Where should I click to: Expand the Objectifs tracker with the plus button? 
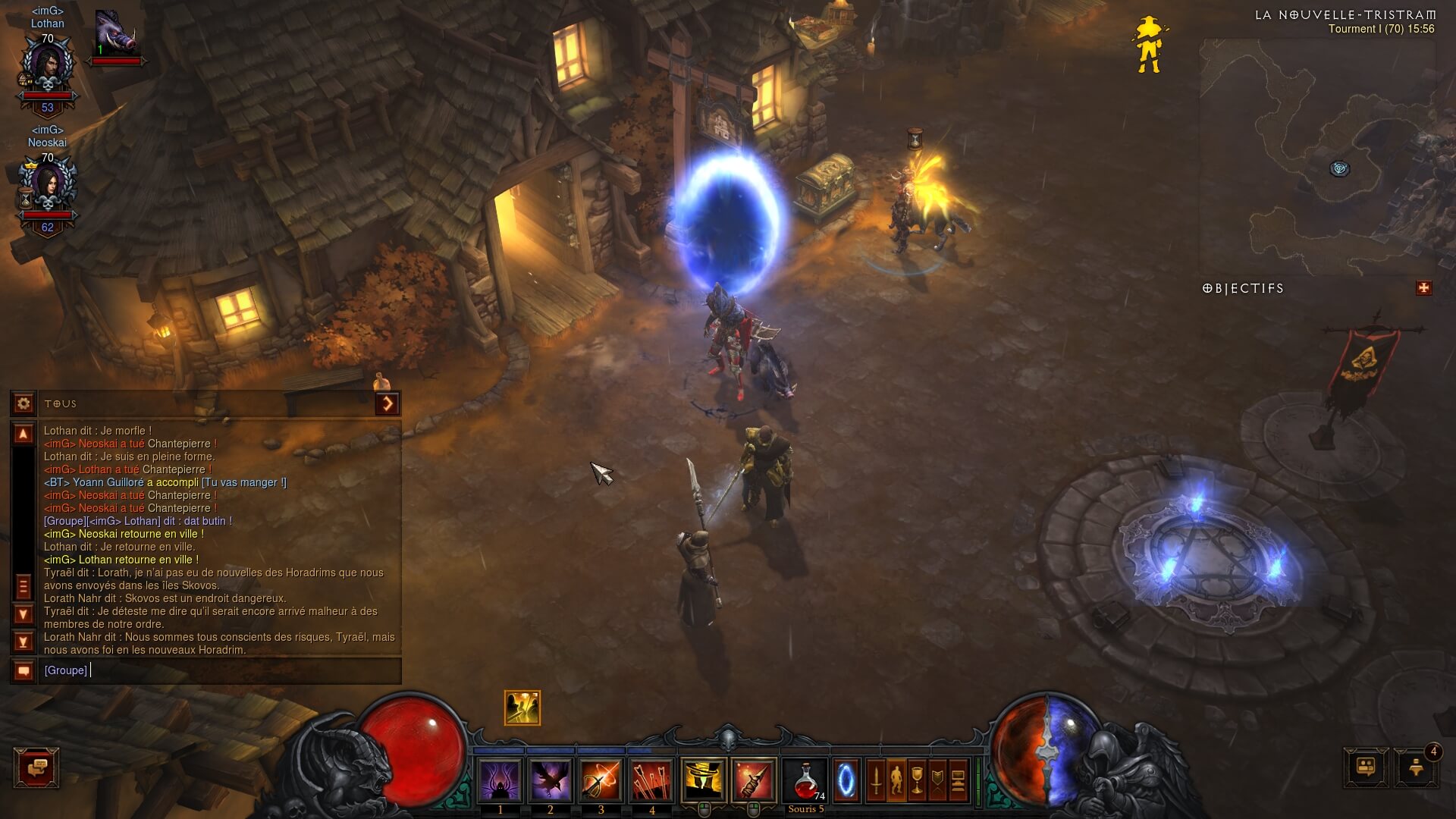tap(1423, 288)
